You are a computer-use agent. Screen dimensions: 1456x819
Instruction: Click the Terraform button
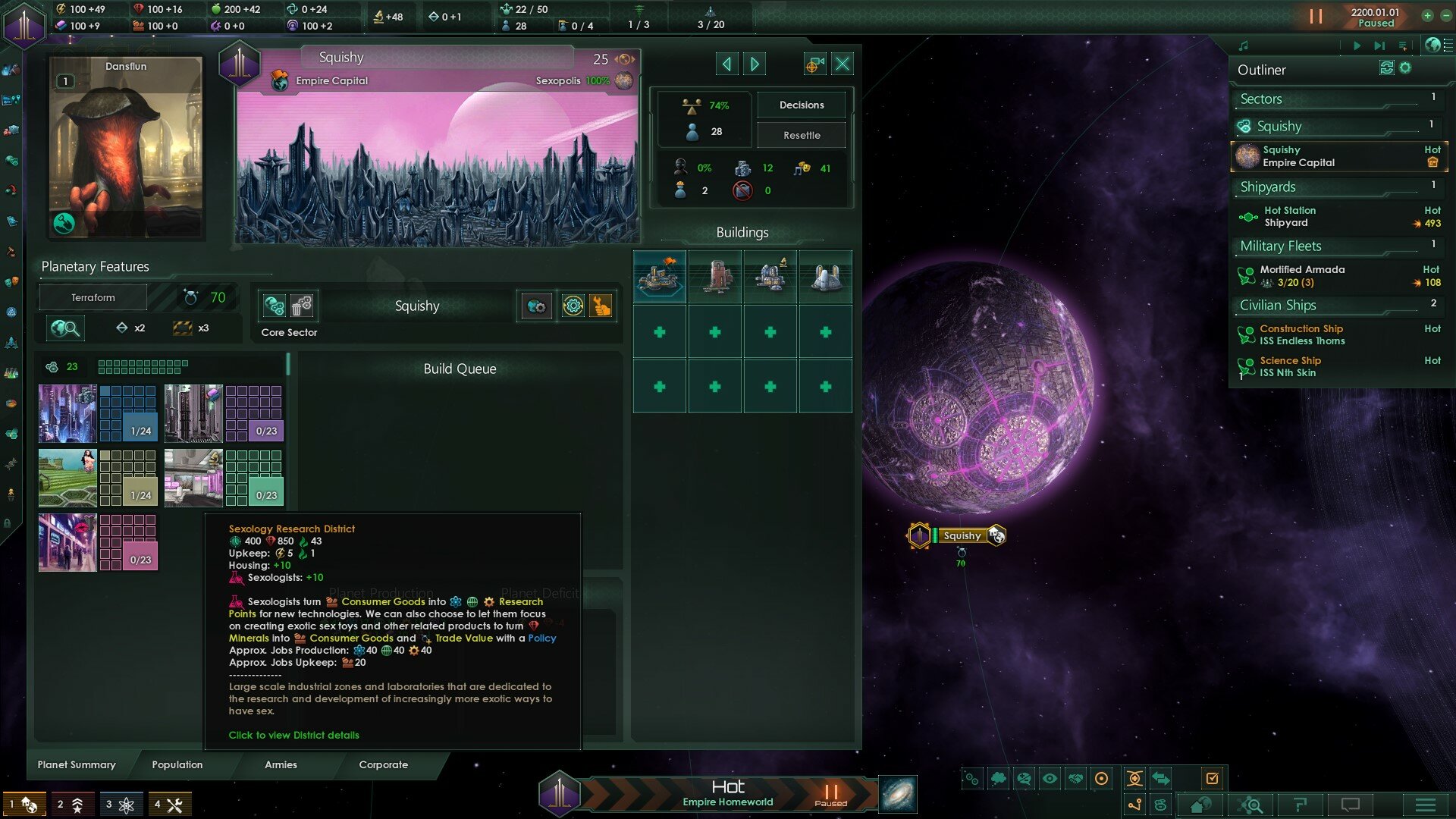93,297
